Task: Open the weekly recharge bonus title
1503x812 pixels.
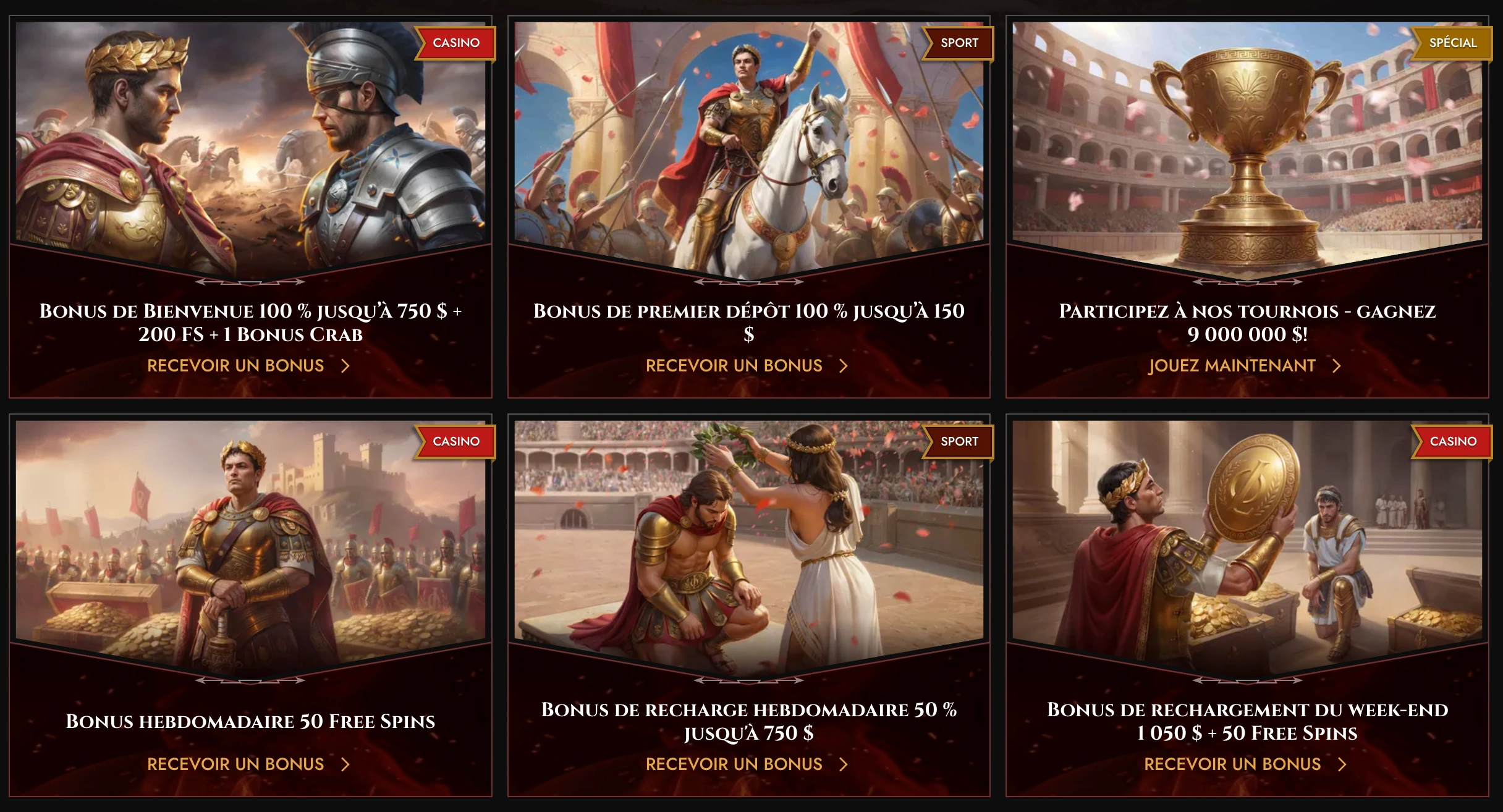Action: click(748, 721)
